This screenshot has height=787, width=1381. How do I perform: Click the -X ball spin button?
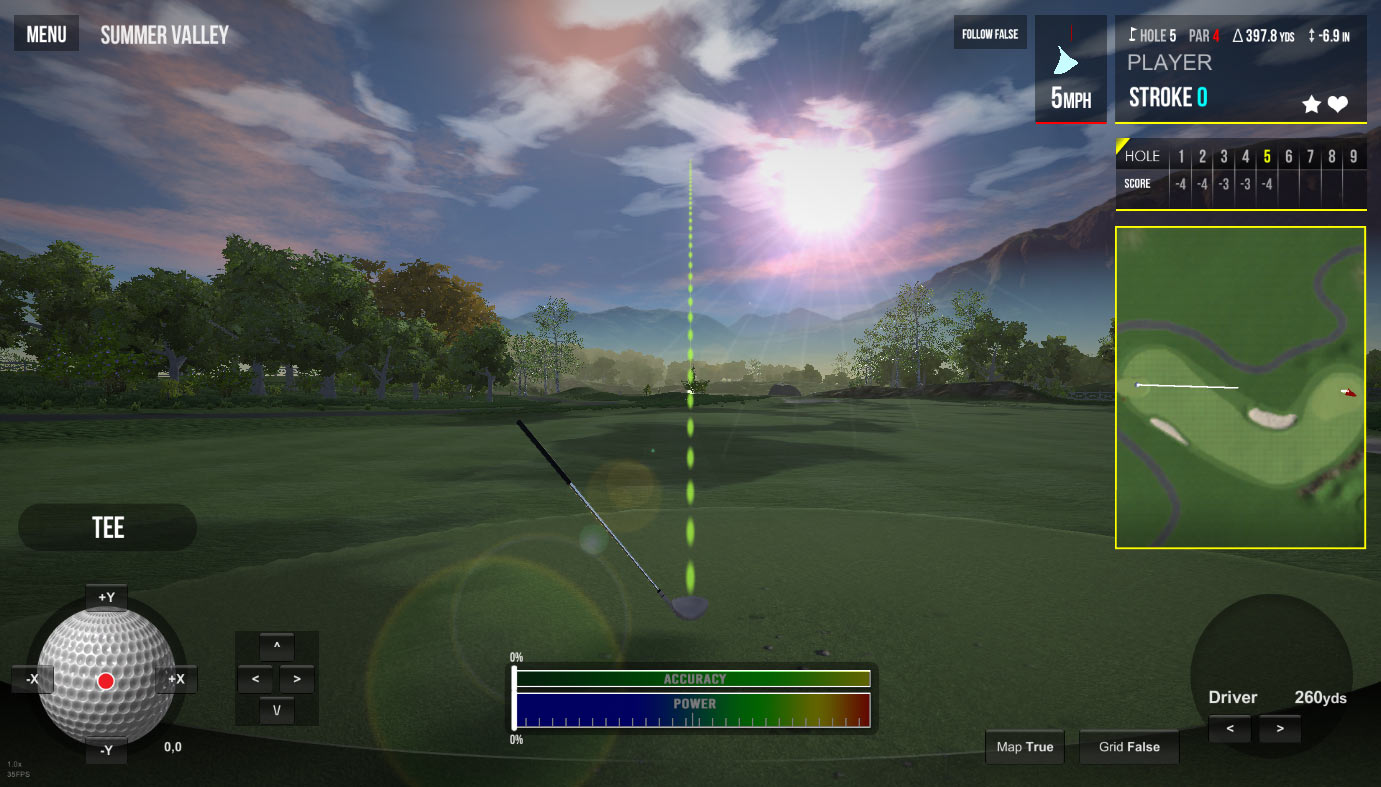[33, 680]
